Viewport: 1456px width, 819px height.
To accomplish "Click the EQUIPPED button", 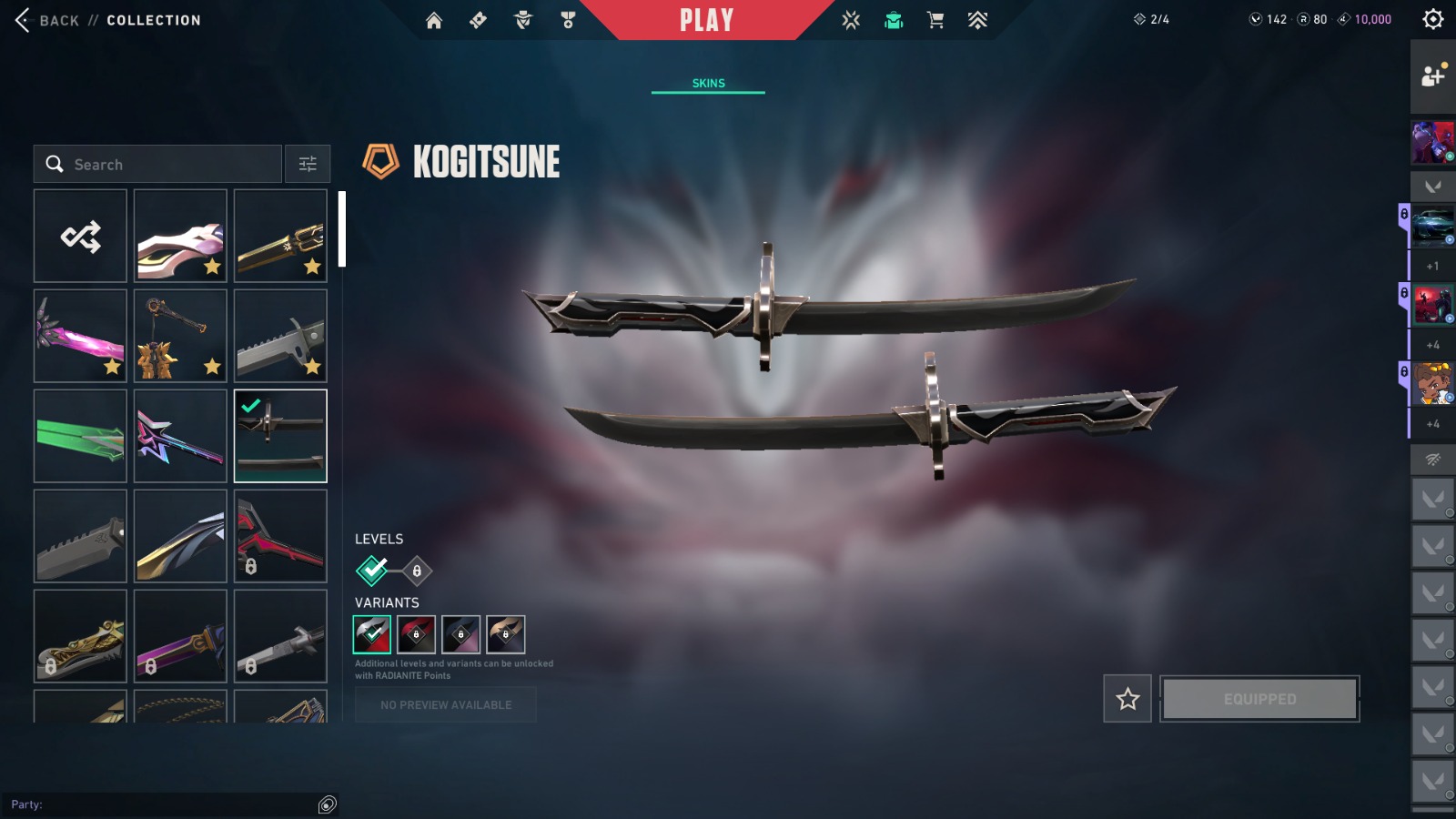I will coord(1259,699).
